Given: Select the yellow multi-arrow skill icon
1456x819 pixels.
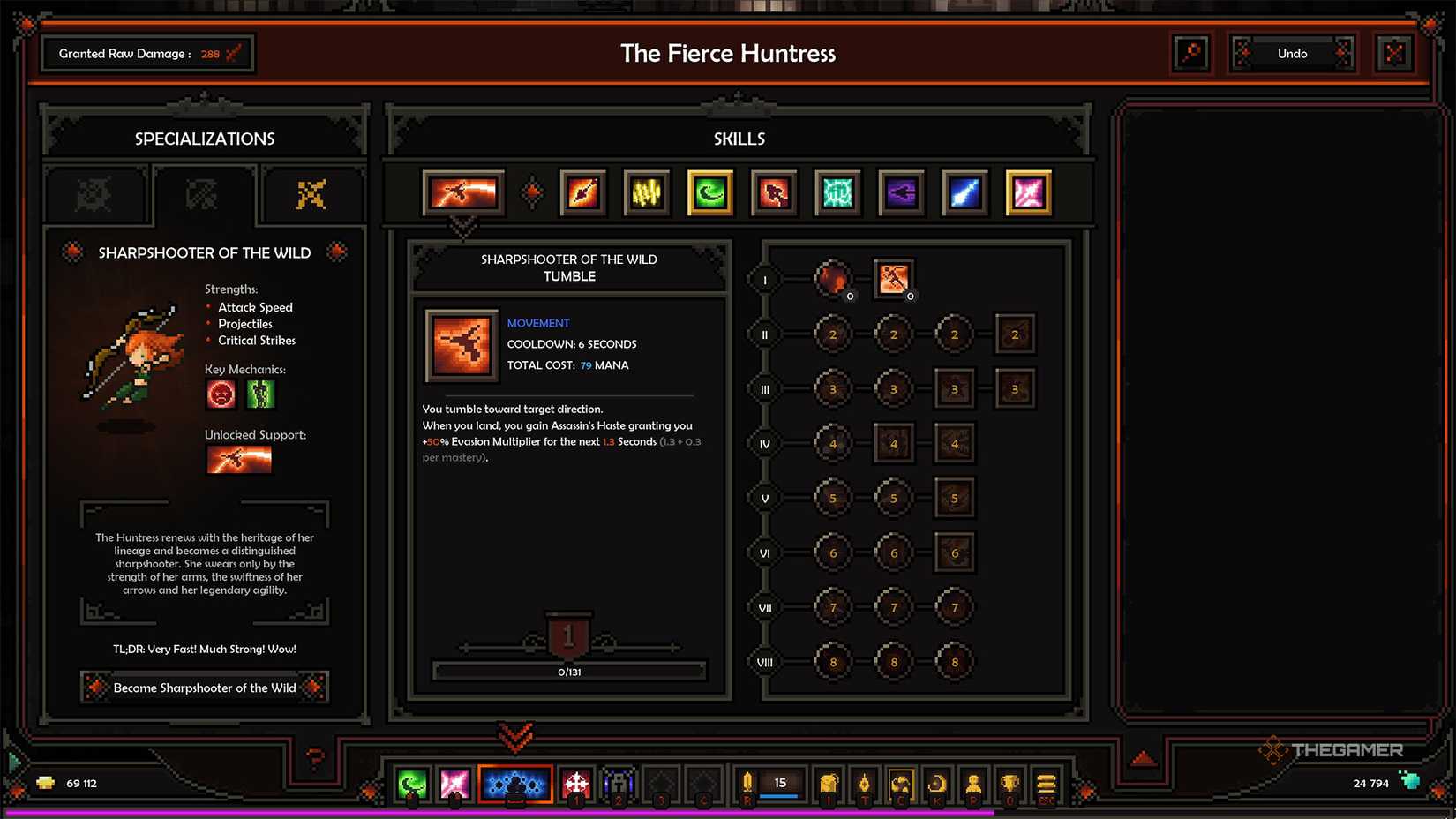Looking at the screenshot, I should [x=645, y=193].
